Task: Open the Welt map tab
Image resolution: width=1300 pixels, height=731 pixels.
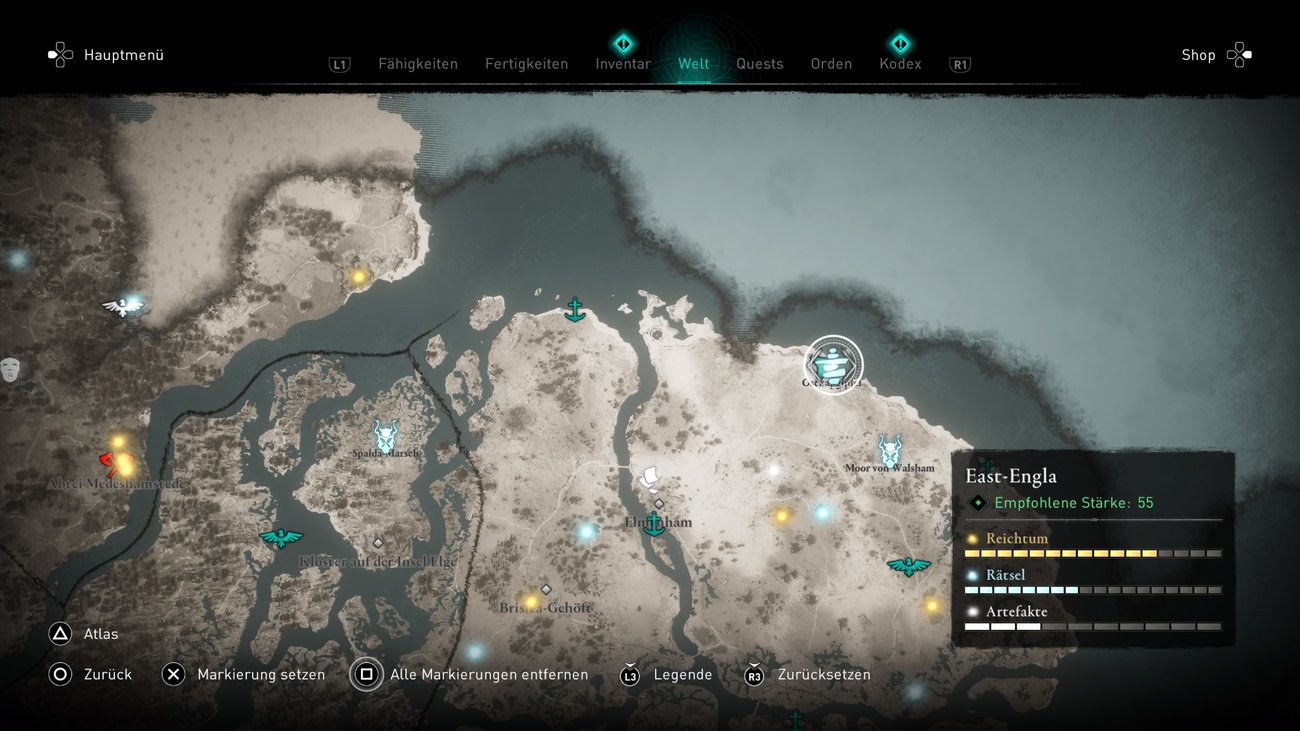Action: click(x=693, y=64)
